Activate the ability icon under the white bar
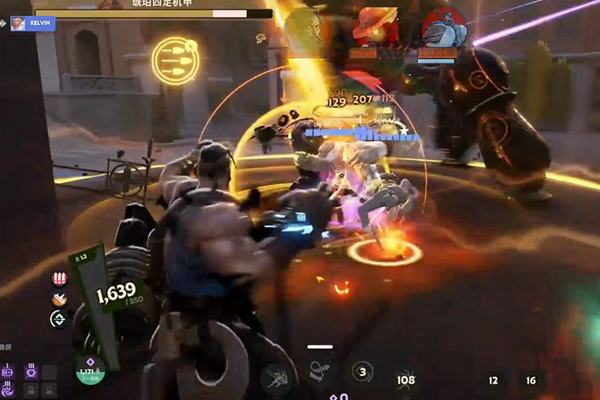Screen dimensions: 600x400 pyautogui.click(x=320, y=371)
